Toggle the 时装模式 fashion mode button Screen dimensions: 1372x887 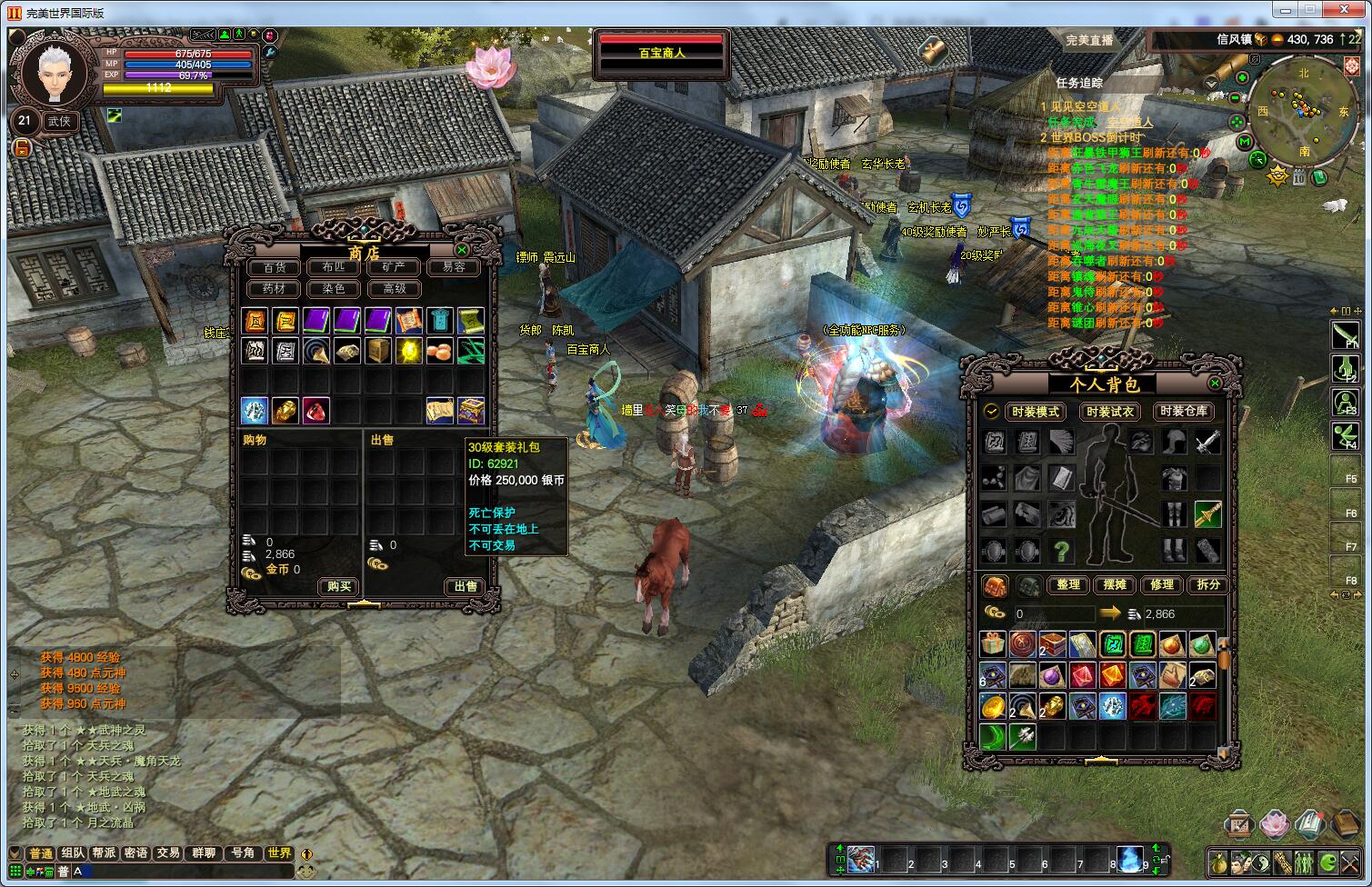pos(1036,412)
